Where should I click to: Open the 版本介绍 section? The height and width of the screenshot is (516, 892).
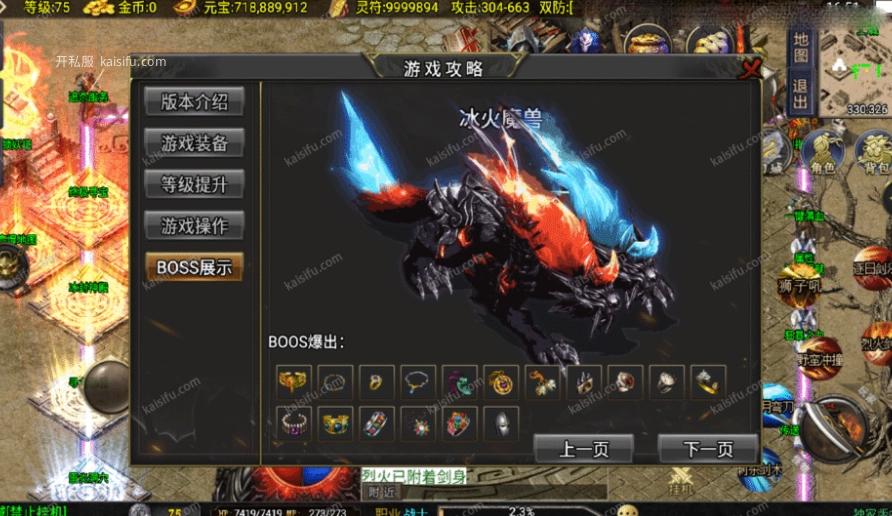194,102
